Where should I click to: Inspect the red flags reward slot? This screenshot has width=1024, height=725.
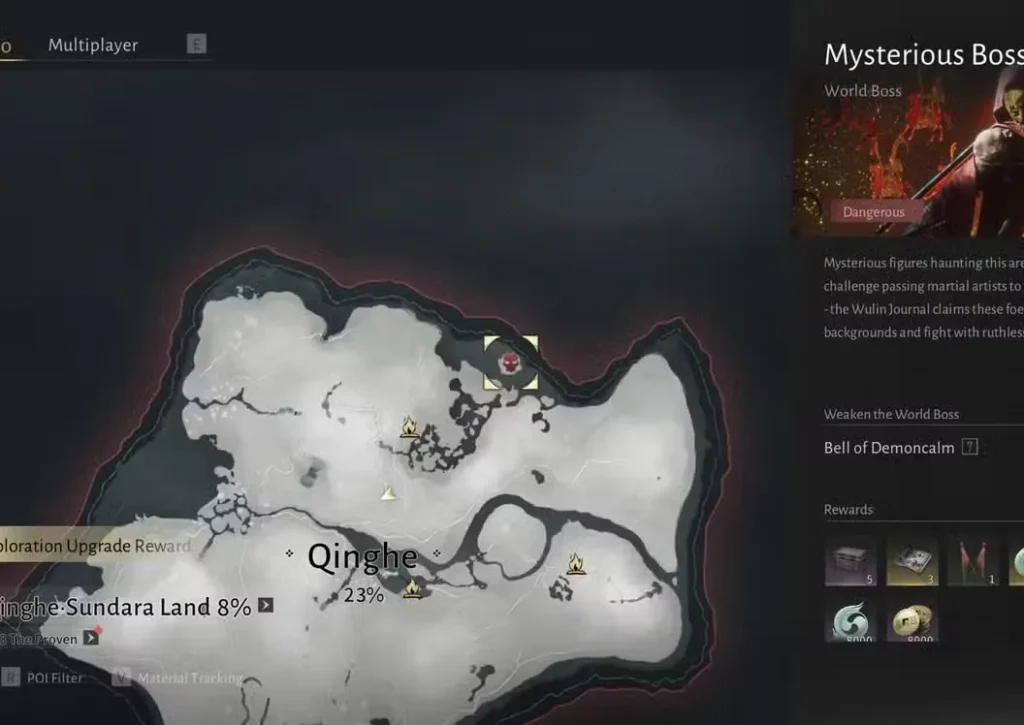[x=973, y=561]
